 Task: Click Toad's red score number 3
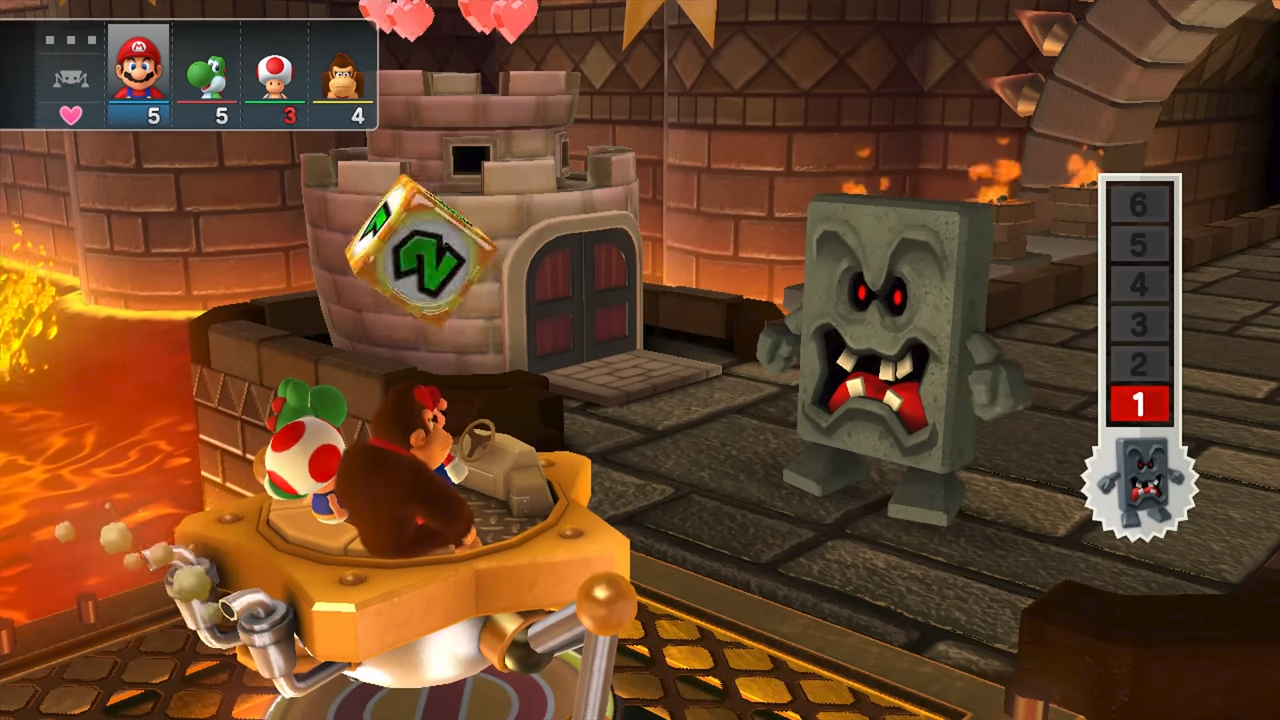pos(289,116)
